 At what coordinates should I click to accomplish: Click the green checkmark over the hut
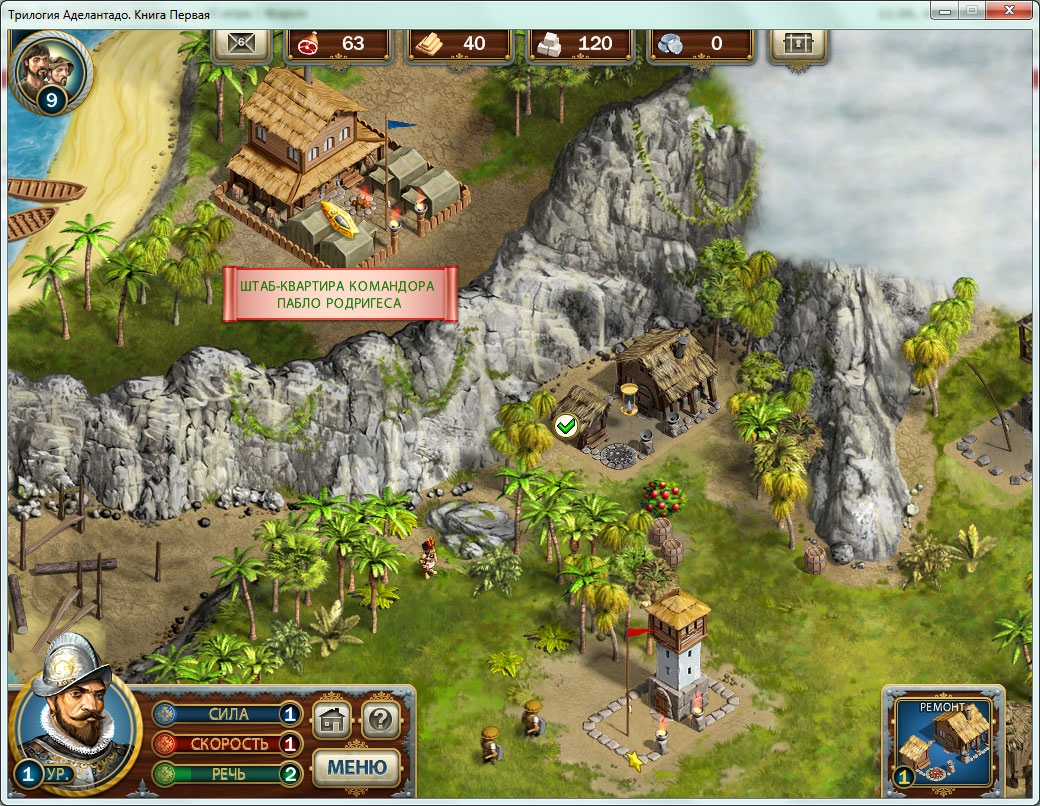coord(566,427)
